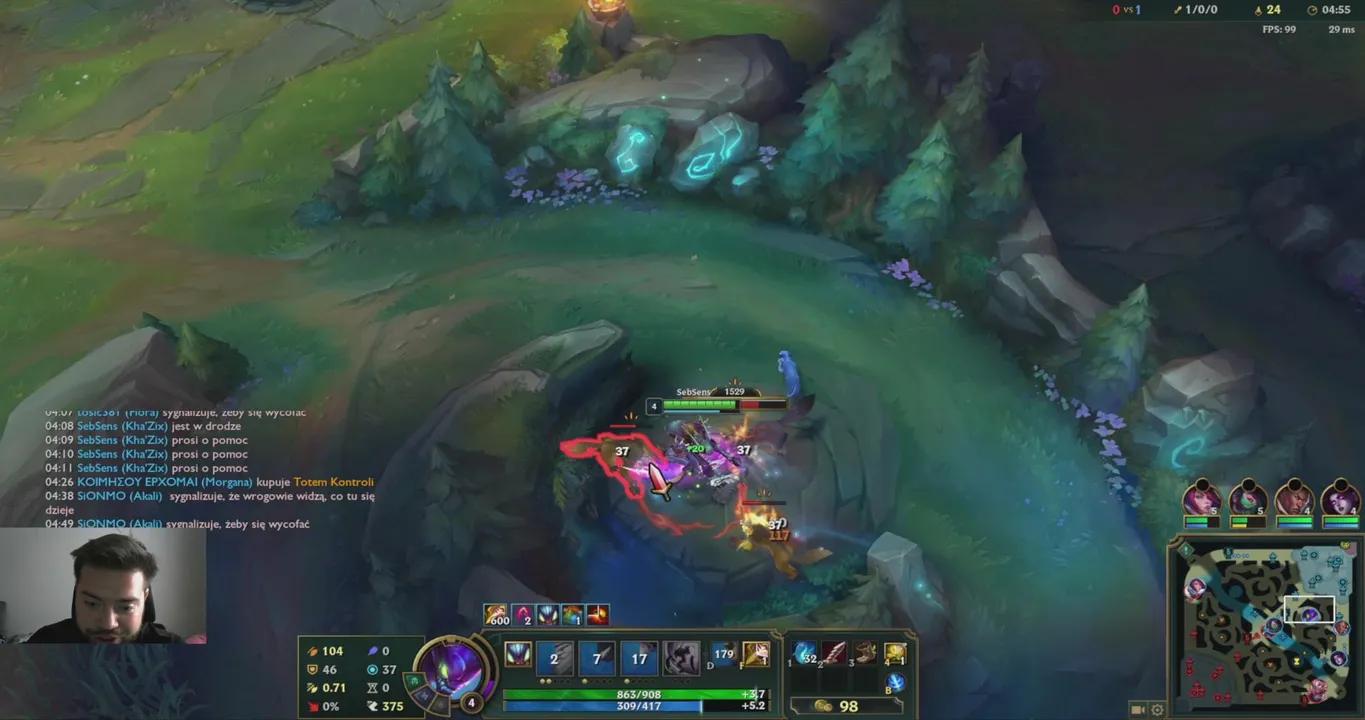Click the gold buff icon showing 600
The image size is (1365, 720).
pyautogui.click(x=496, y=613)
